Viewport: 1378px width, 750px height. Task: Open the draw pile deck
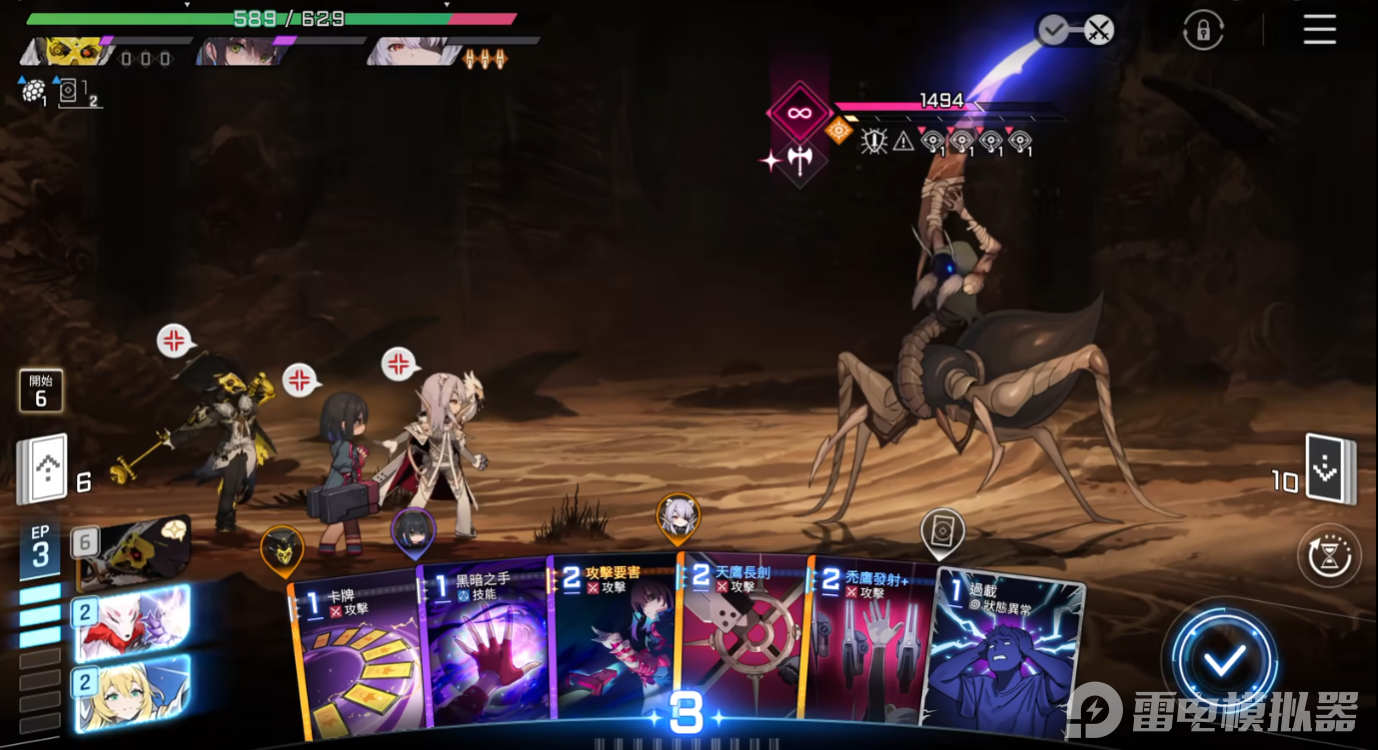[x=43, y=469]
